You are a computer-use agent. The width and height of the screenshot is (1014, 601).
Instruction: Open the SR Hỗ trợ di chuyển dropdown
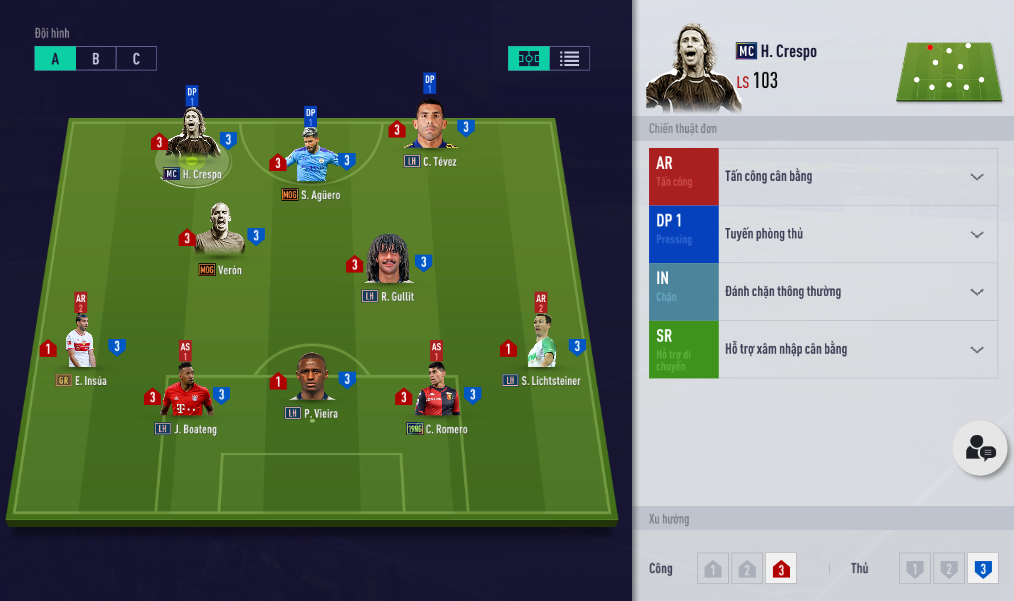(977, 350)
